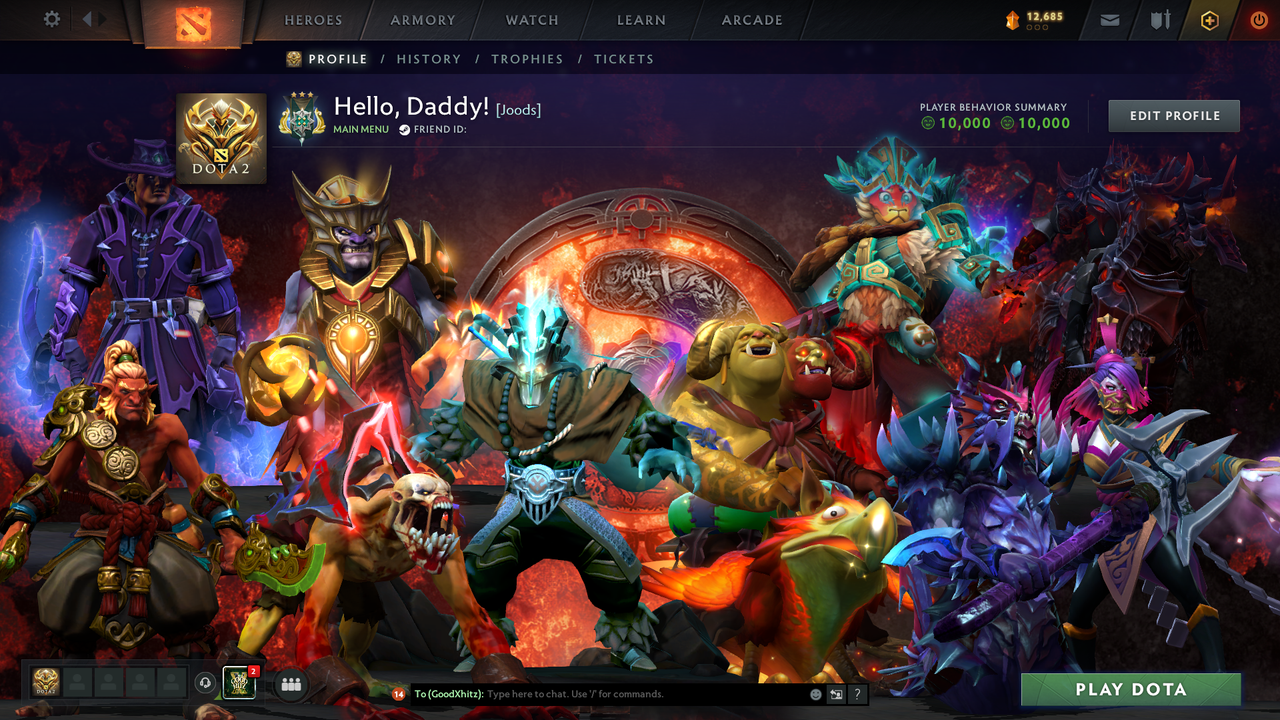Toggle voice chat with the headset icon
Viewport: 1280px width, 720px height.
pos(206,684)
